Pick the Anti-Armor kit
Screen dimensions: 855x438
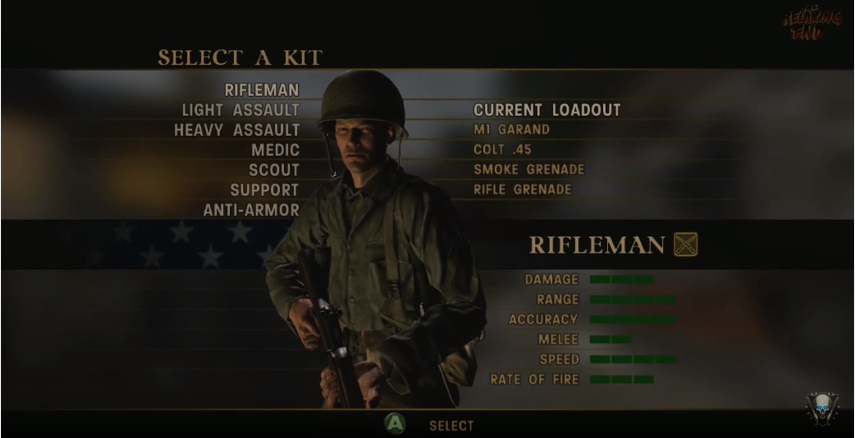pos(251,210)
